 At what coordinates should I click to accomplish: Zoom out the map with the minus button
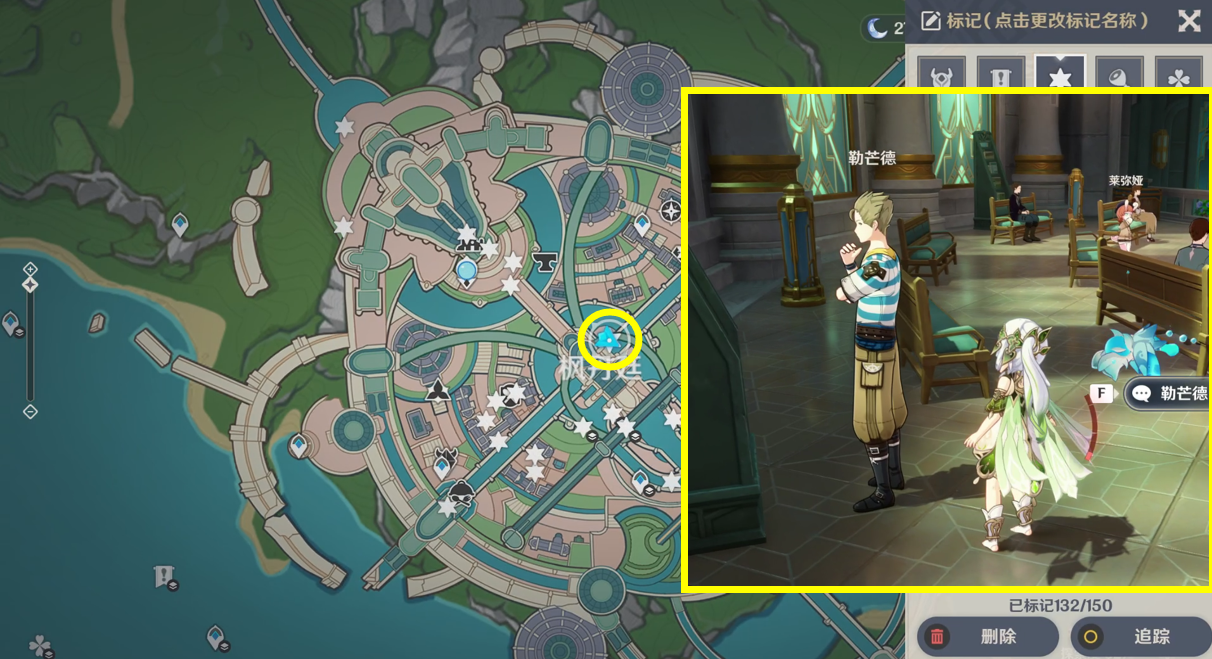pyautogui.click(x=30, y=411)
